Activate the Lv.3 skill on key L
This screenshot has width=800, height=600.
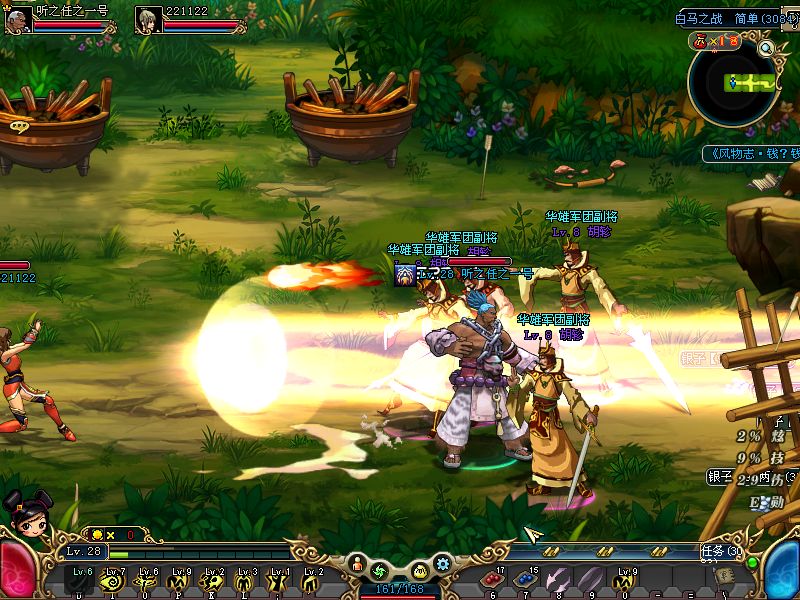(246, 578)
